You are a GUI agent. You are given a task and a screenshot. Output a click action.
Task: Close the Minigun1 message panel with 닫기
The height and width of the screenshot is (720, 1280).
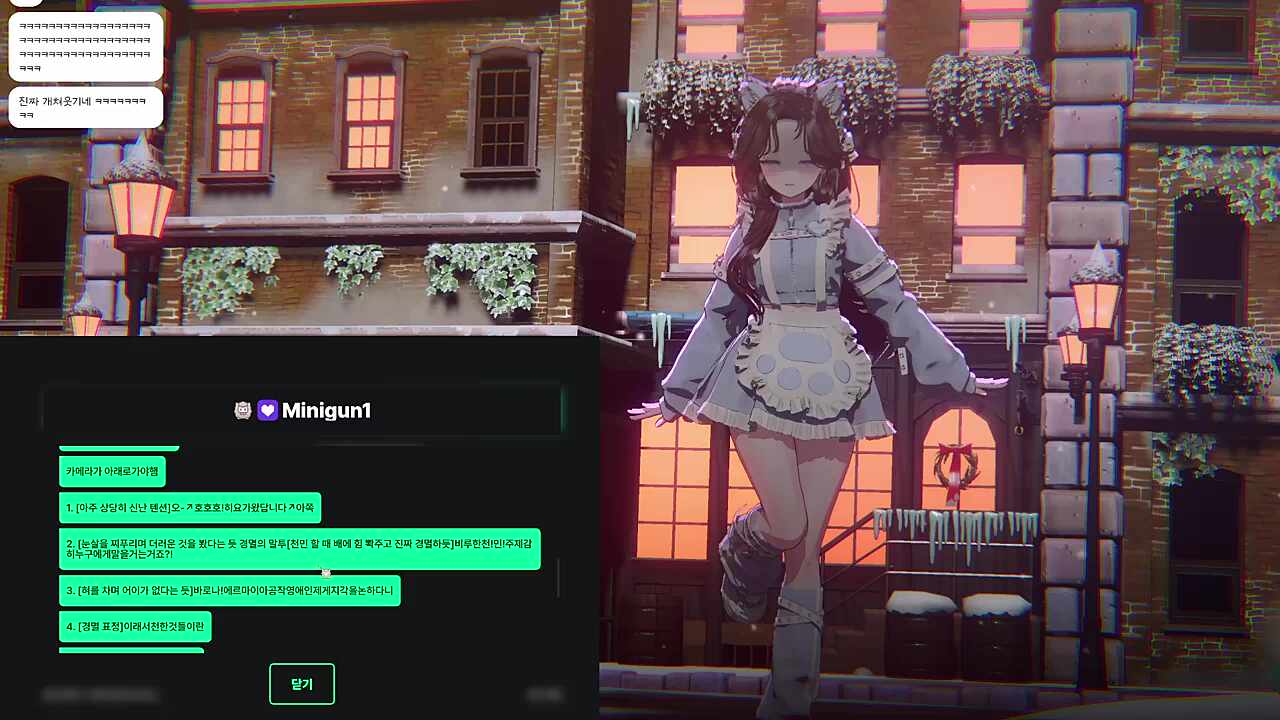pos(301,684)
